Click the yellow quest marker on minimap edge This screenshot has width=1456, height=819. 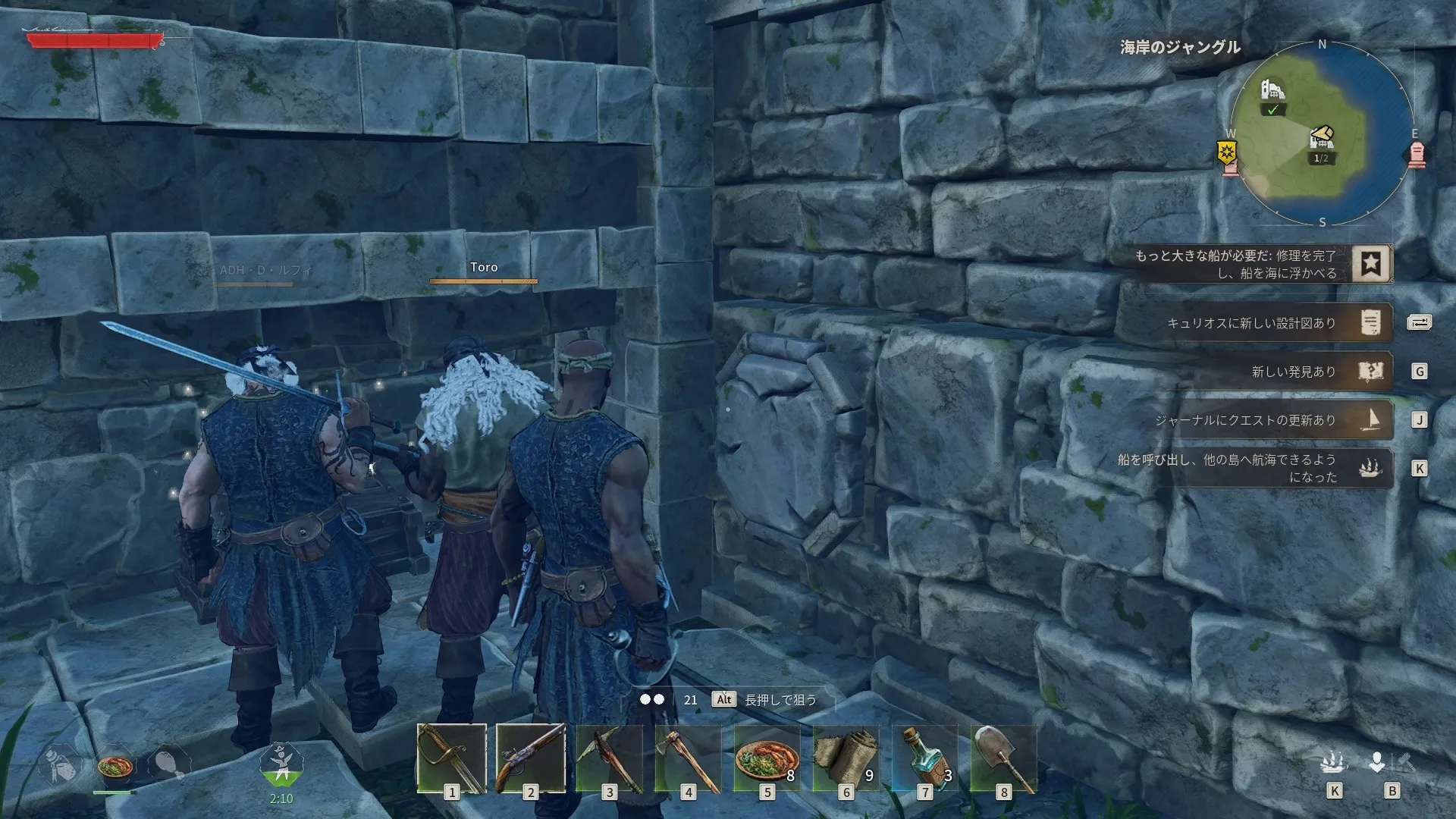pos(1228,153)
